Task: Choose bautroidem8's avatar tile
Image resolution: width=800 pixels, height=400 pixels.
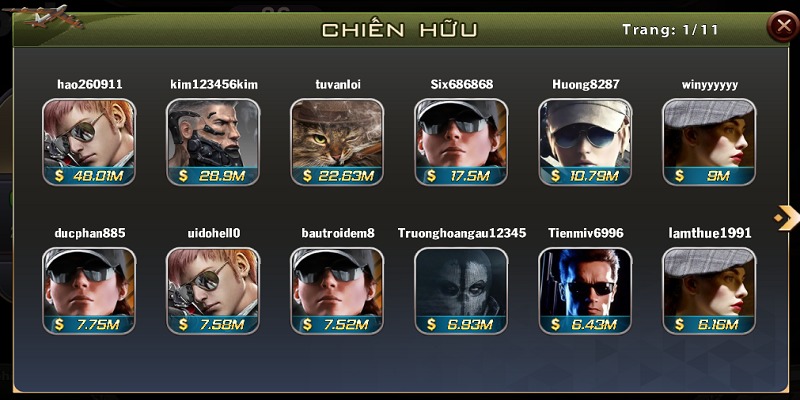Action: pyautogui.click(x=337, y=290)
